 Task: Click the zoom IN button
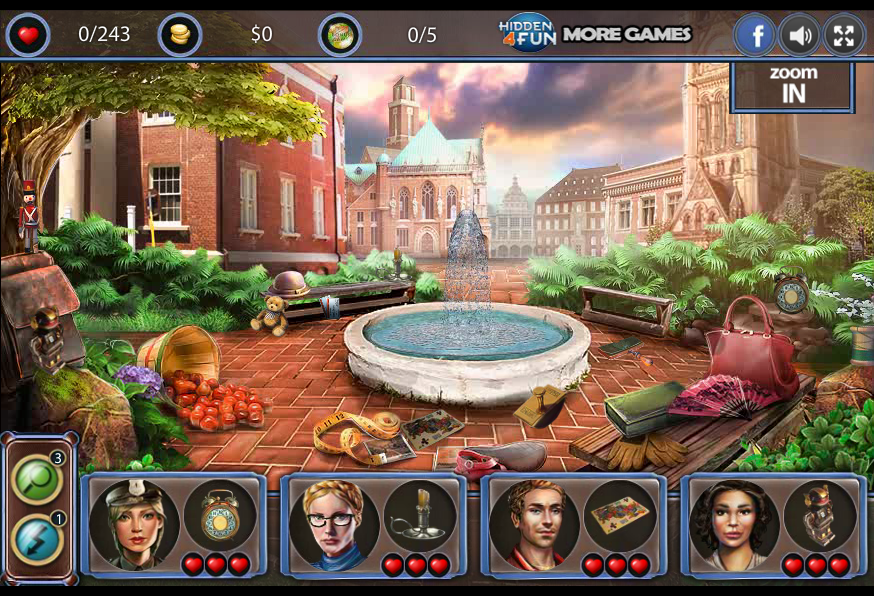click(x=793, y=86)
